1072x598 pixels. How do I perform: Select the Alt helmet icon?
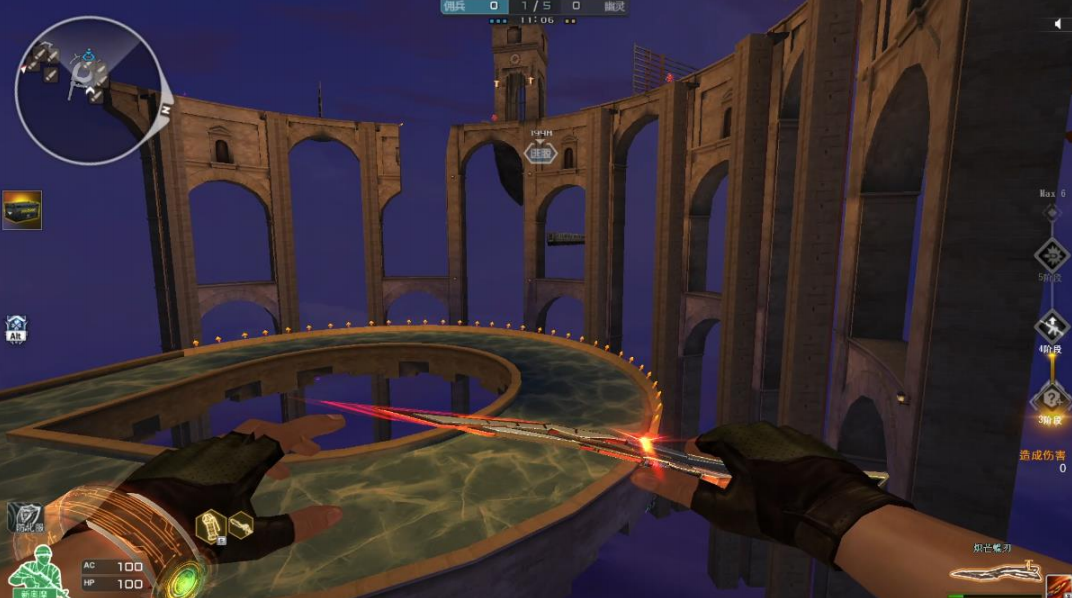click(16, 329)
